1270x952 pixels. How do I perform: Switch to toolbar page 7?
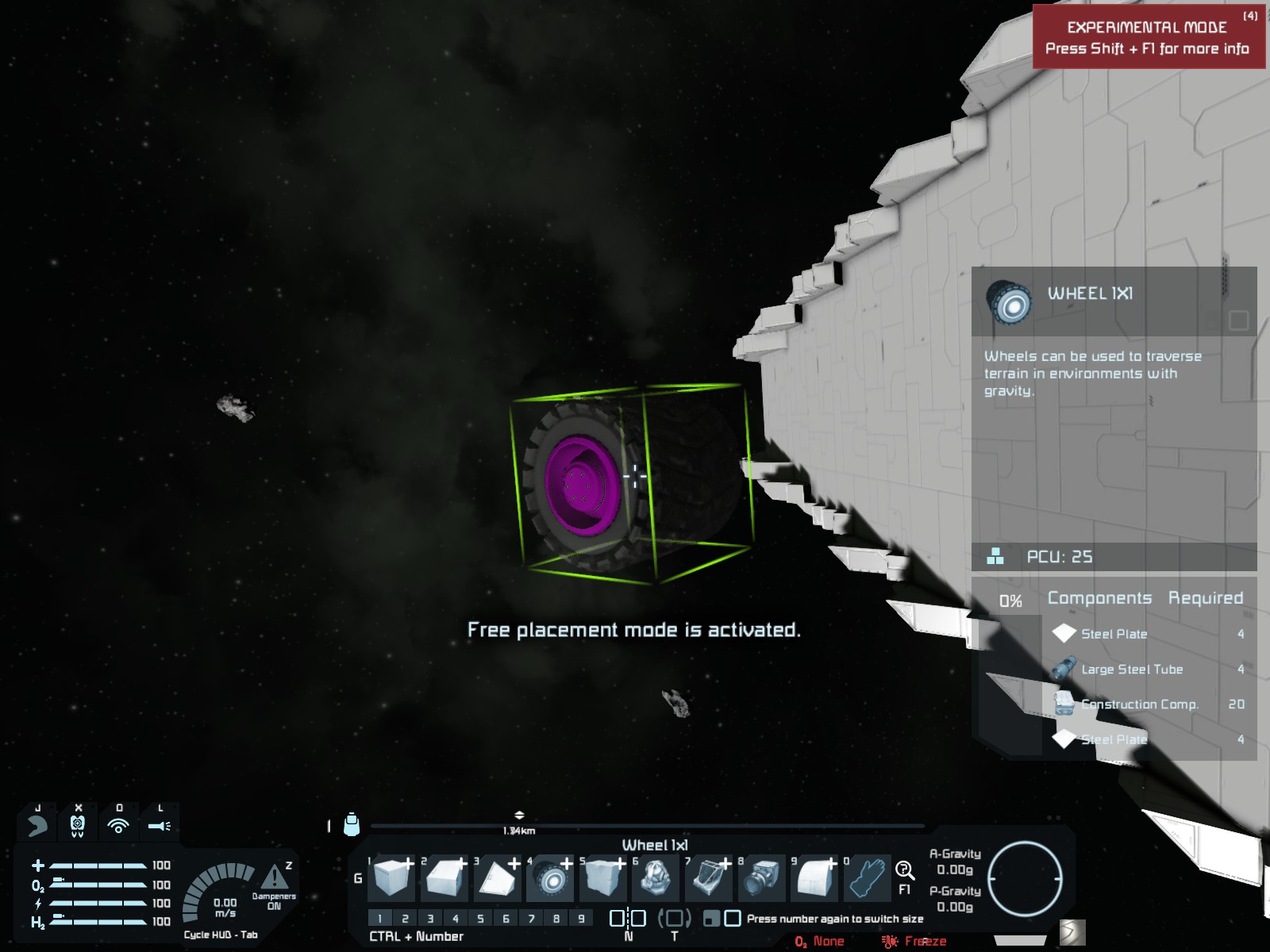pos(531,919)
